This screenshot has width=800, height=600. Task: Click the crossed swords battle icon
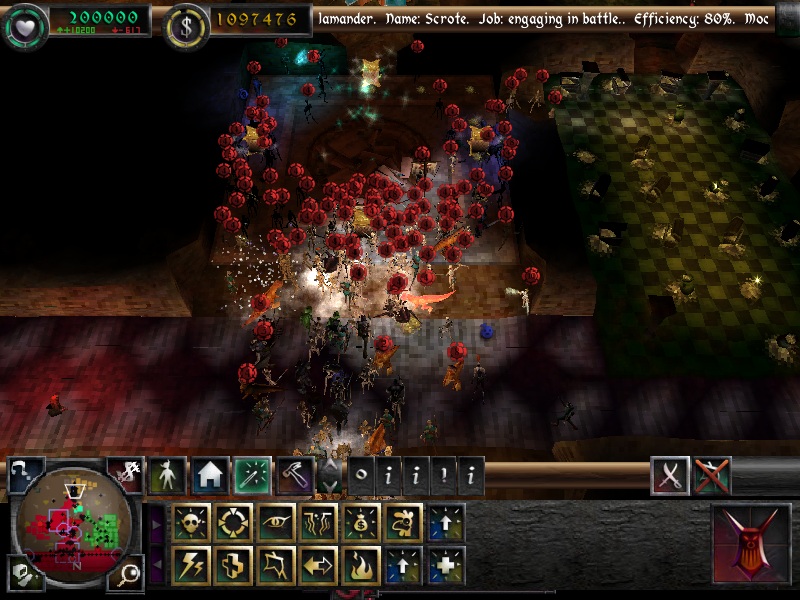(x=670, y=476)
